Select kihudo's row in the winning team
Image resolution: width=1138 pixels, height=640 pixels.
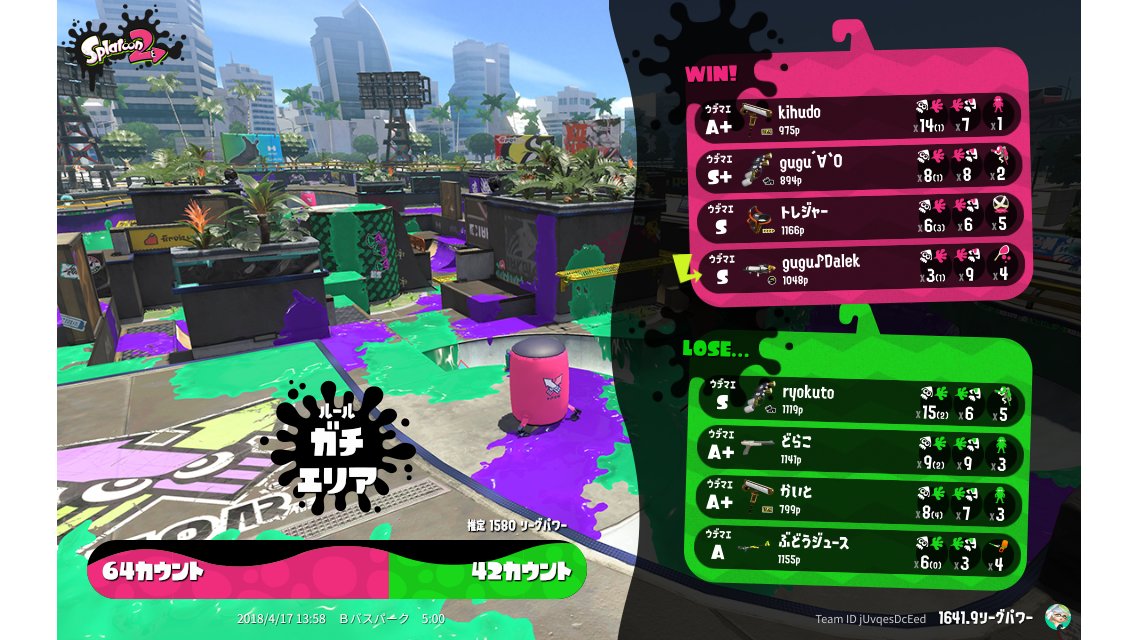860,119
